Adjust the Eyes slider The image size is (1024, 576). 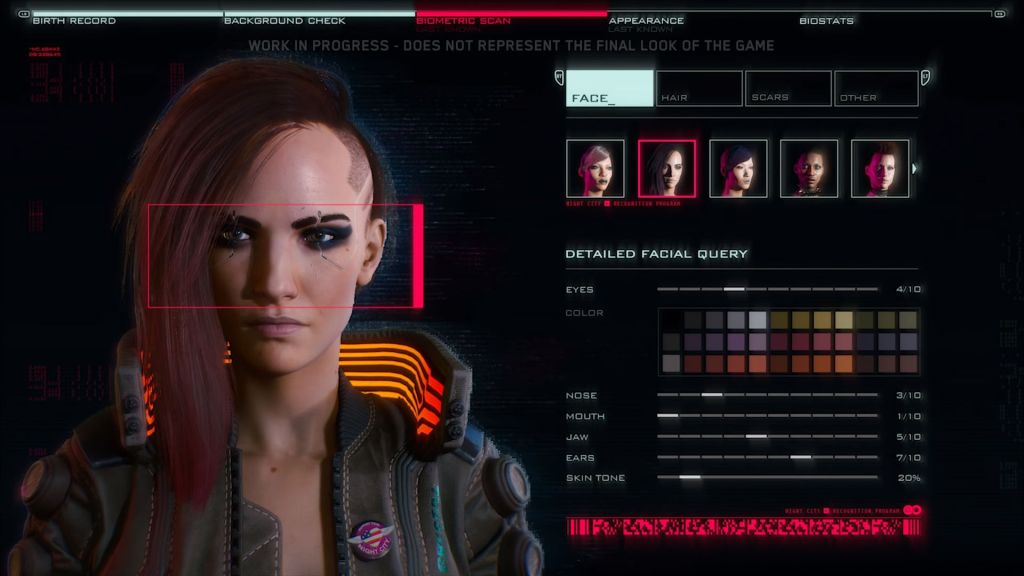tap(734, 289)
